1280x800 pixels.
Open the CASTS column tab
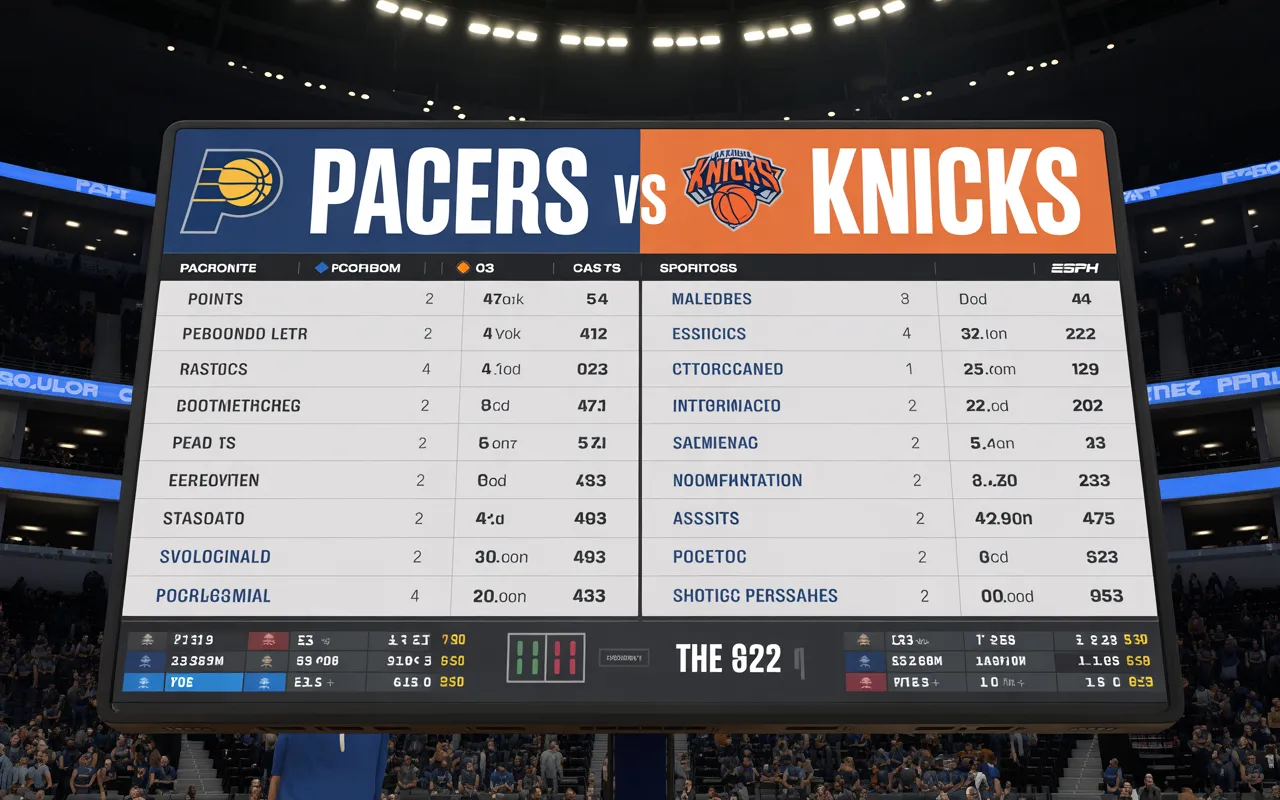(x=596, y=268)
